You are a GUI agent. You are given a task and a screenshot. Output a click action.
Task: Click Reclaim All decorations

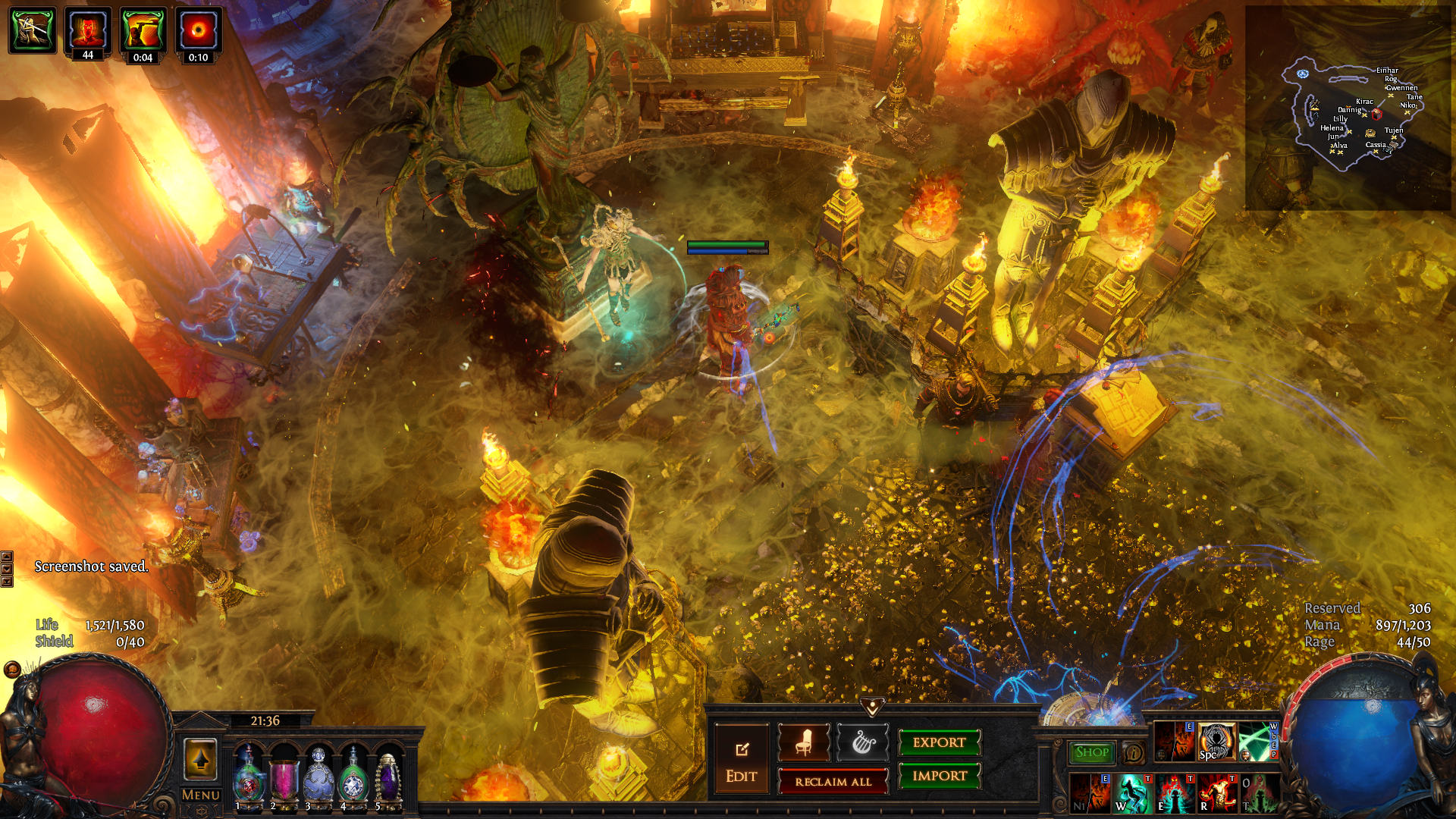coord(833,782)
